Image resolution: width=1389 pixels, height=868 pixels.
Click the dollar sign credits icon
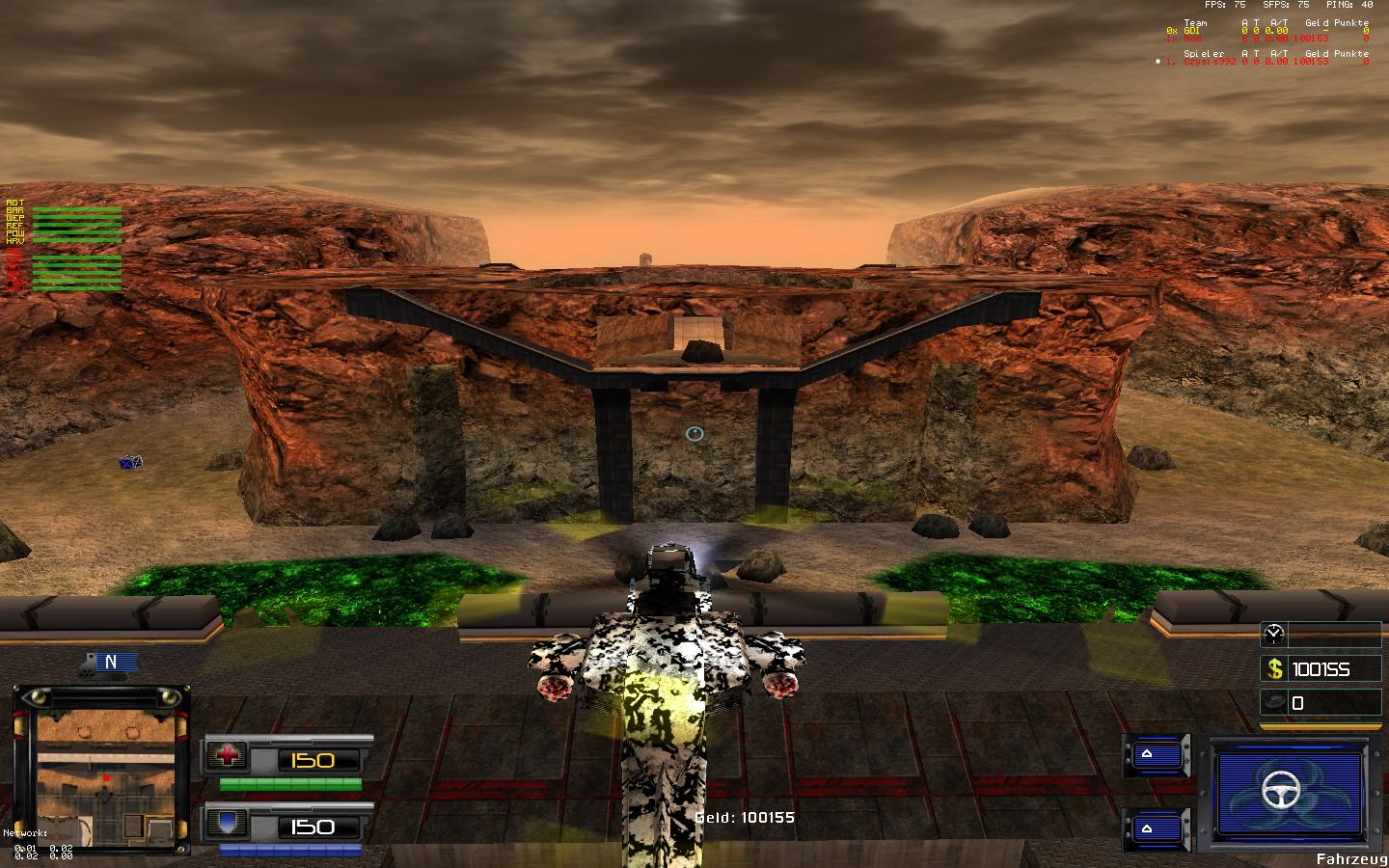1275,668
